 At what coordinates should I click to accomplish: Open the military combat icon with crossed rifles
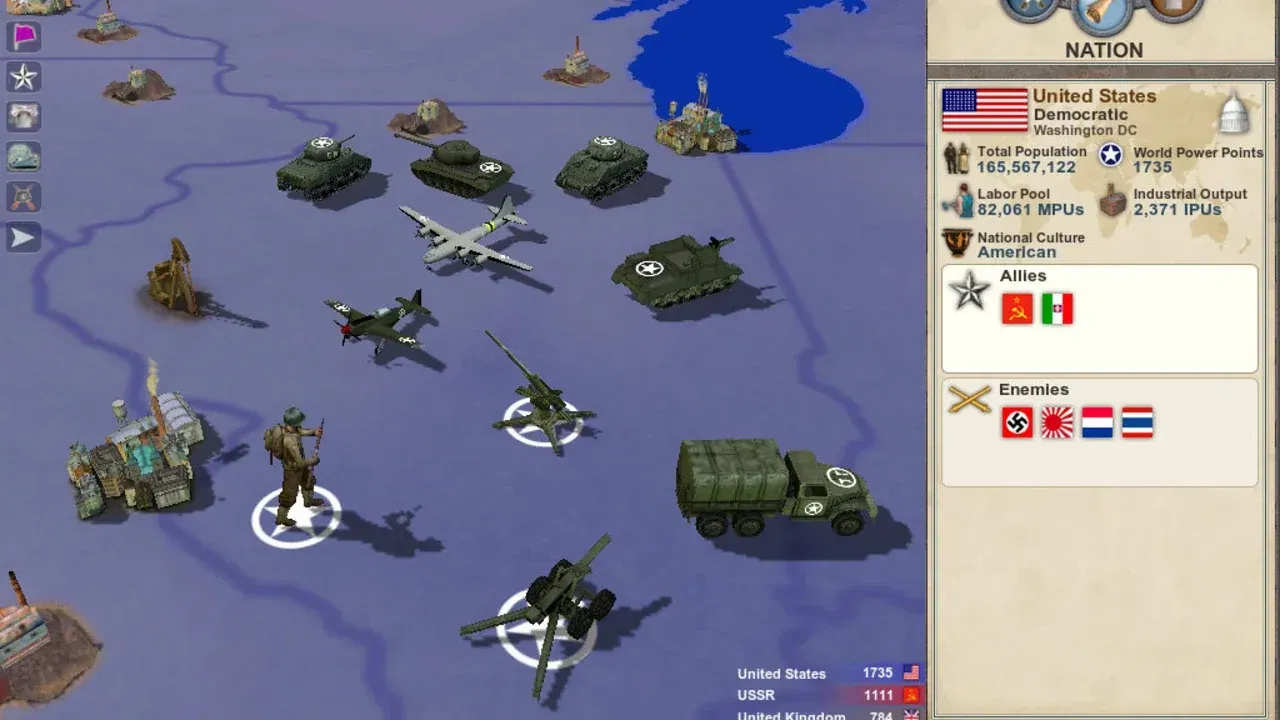(22, 197)
